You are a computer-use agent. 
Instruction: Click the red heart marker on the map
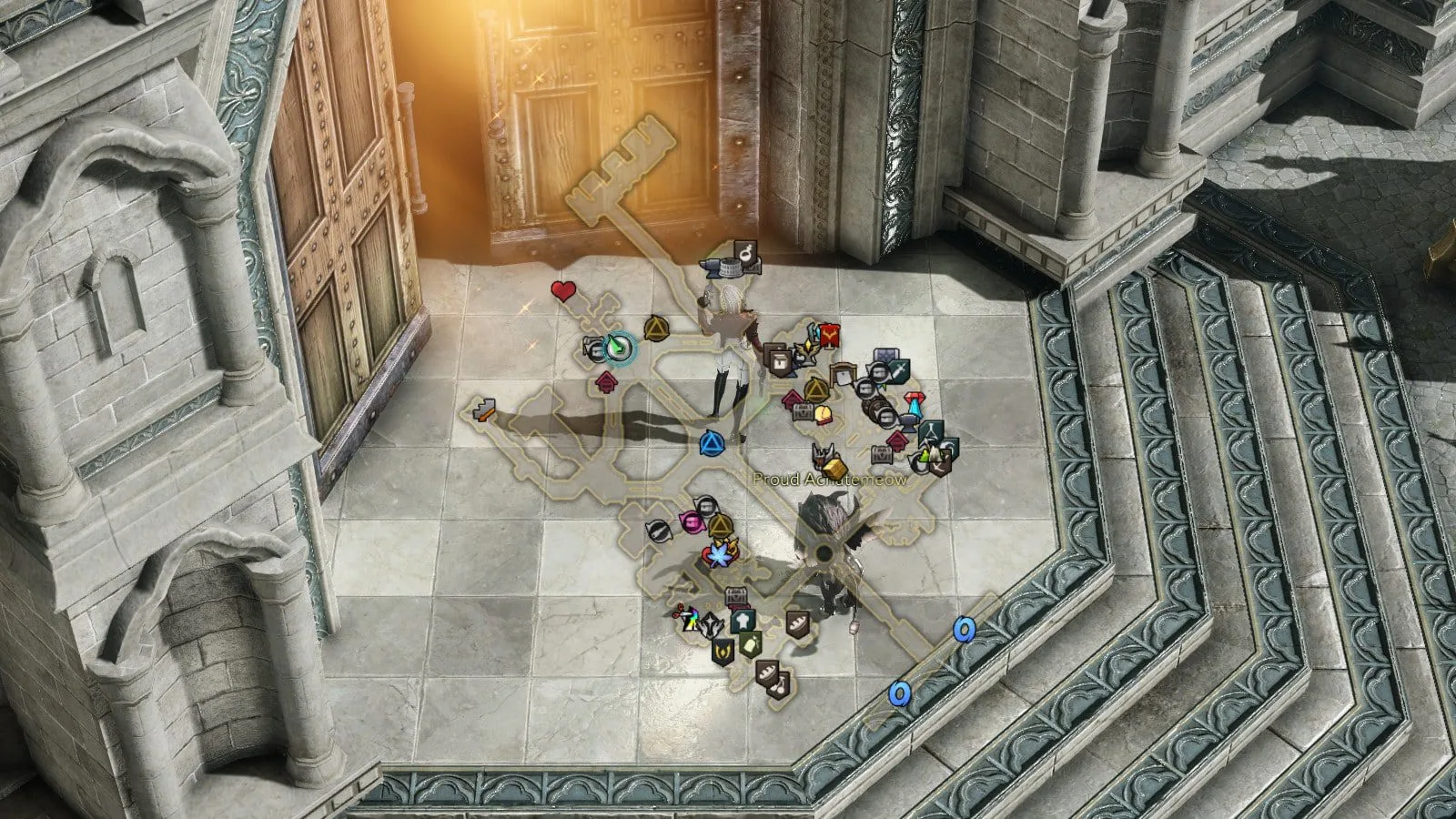pos(563,291)
